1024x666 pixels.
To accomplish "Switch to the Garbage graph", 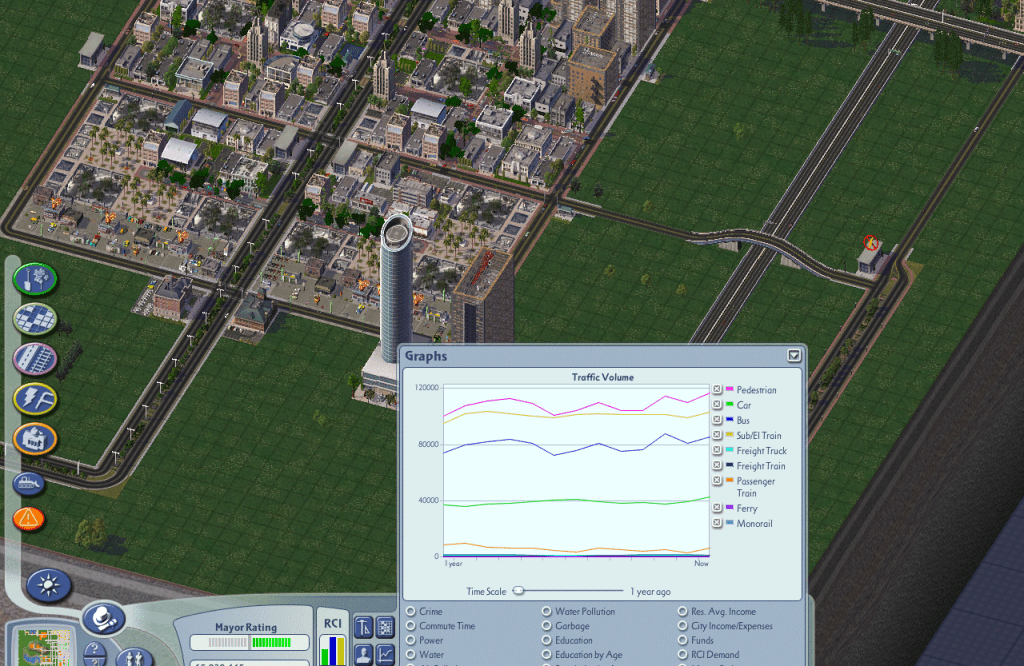I will click(x=546, y=626).
